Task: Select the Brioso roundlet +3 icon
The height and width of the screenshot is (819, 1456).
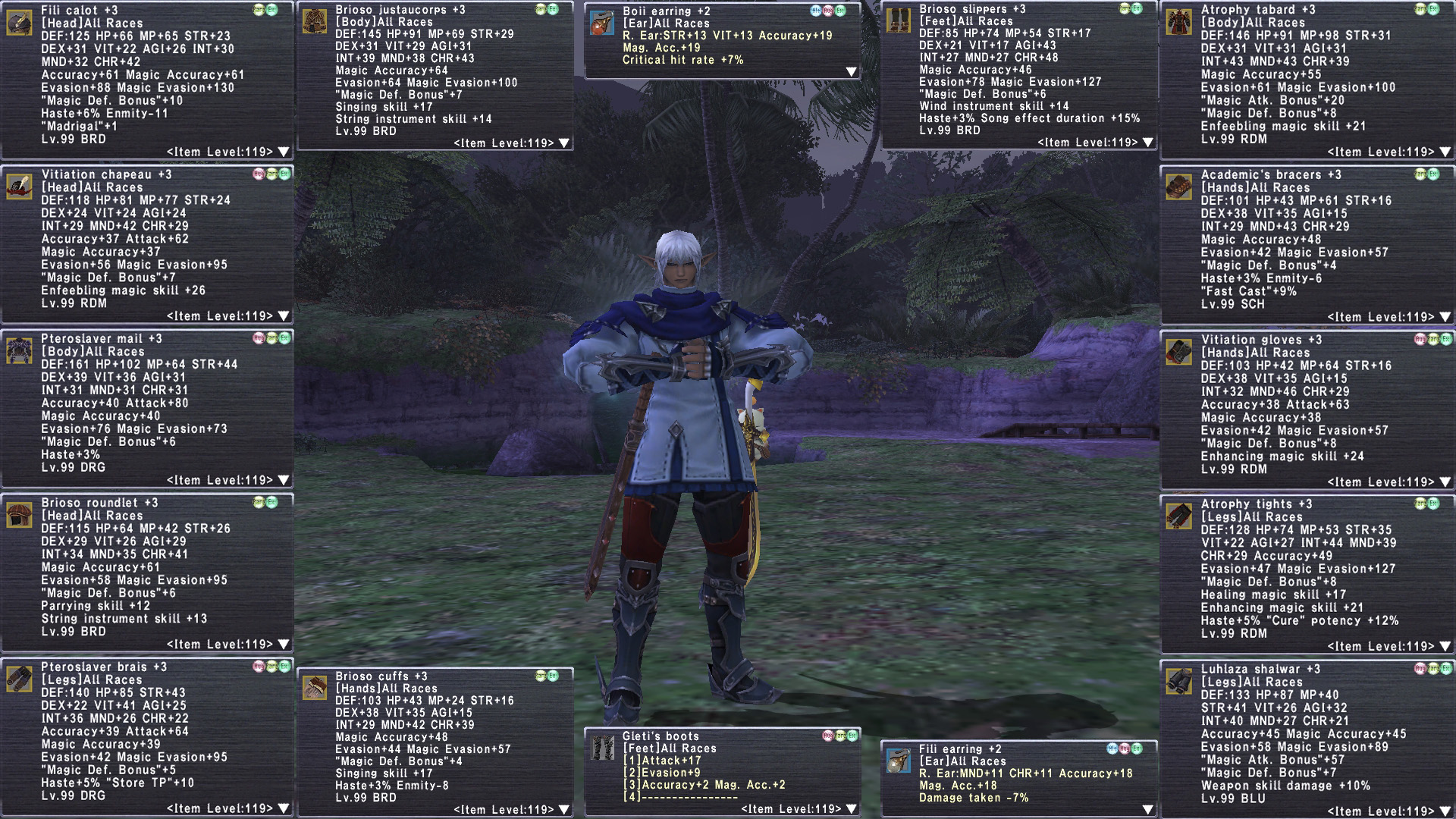Action: tap(19, 515)
